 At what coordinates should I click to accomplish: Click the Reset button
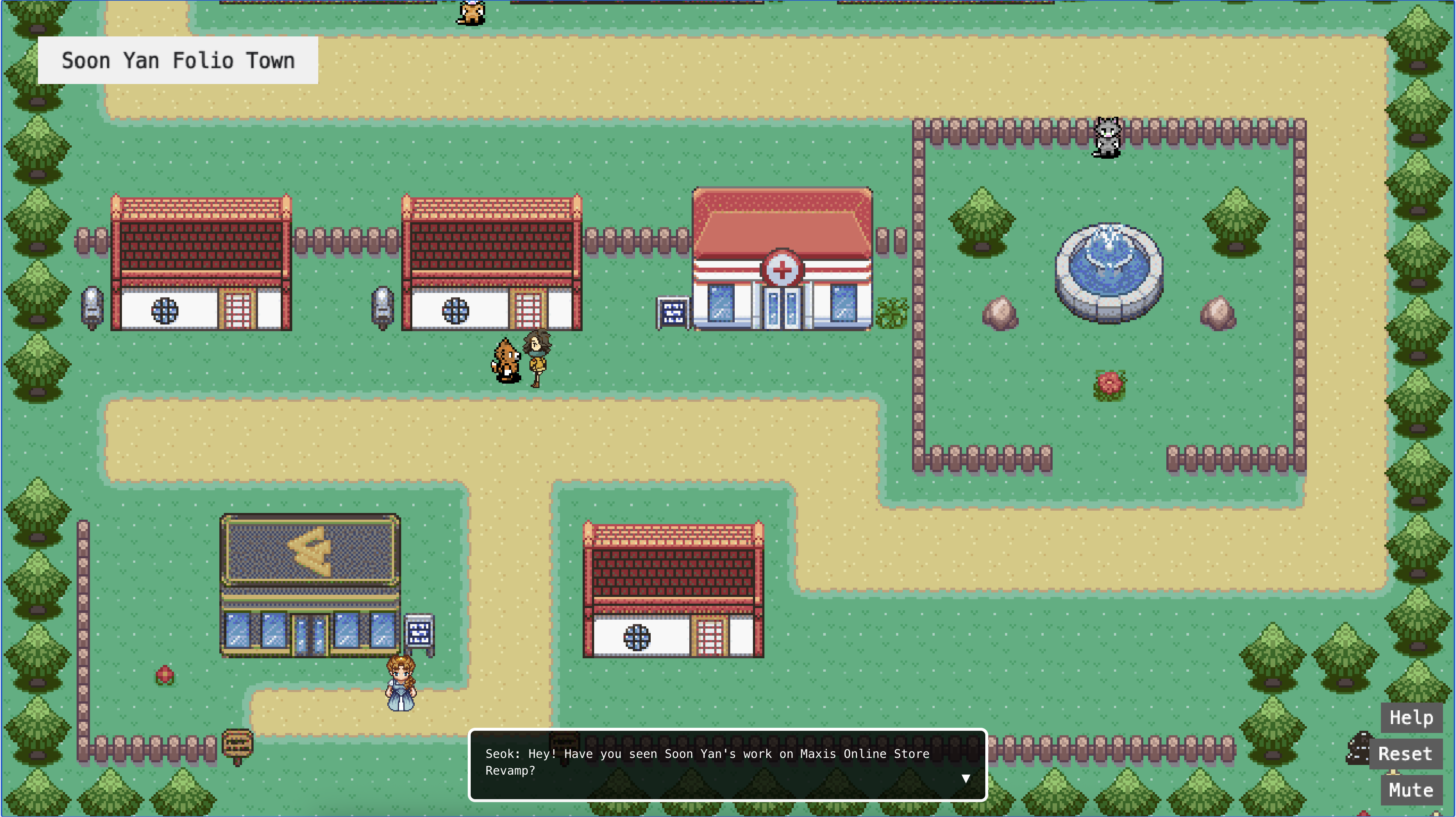point(1405,754)
